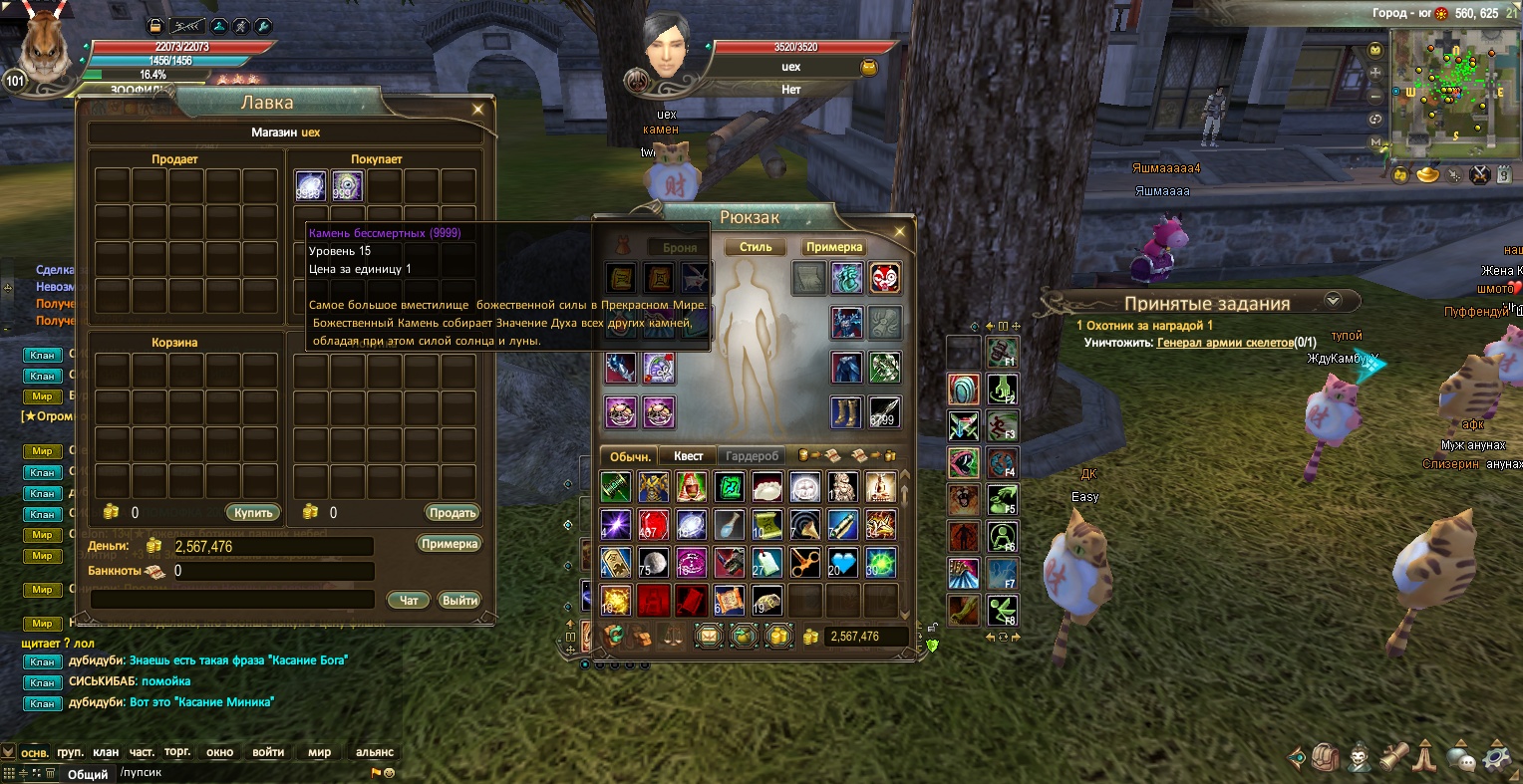Image resolution: width=1523 pixels, height=784 pixels.
Task: Collapse the Принятые задания quest tracker
Action: [x=1333, y=301]
